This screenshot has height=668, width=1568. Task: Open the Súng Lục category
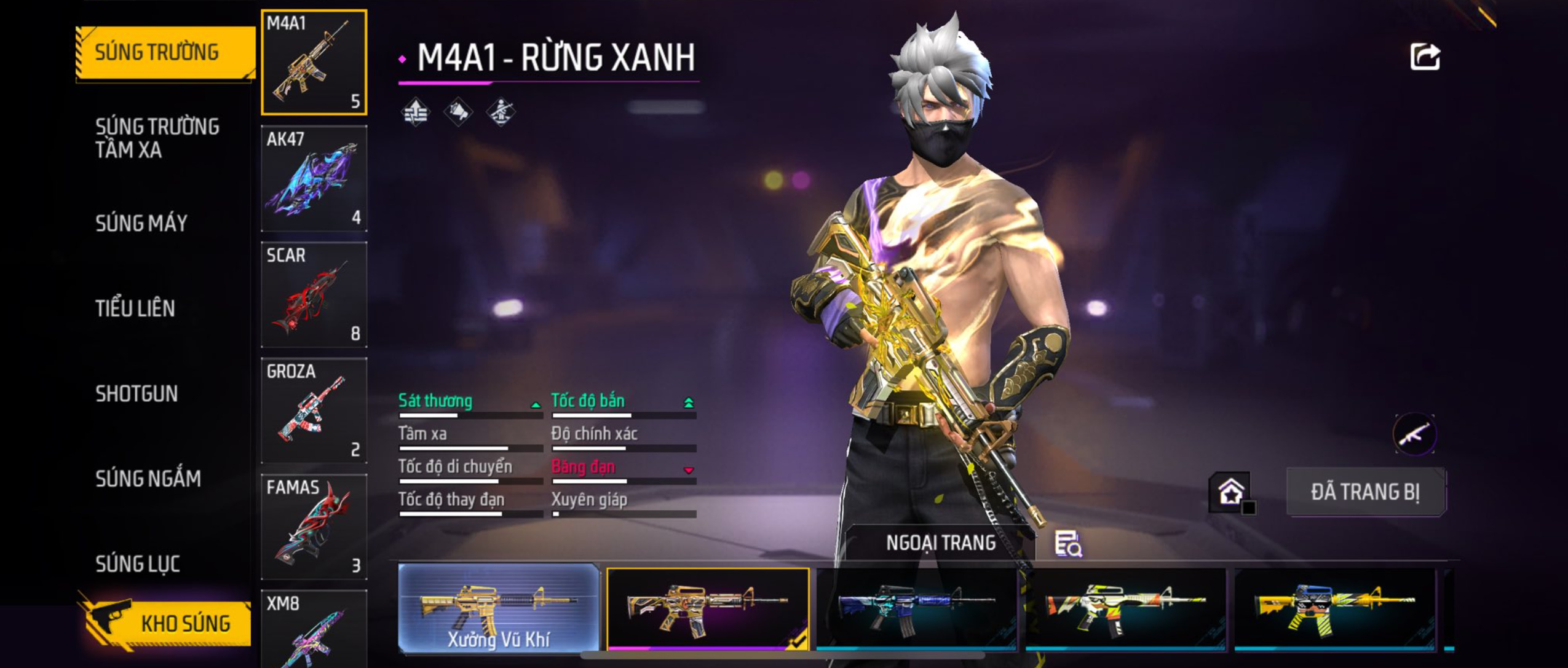pos(138,564)
